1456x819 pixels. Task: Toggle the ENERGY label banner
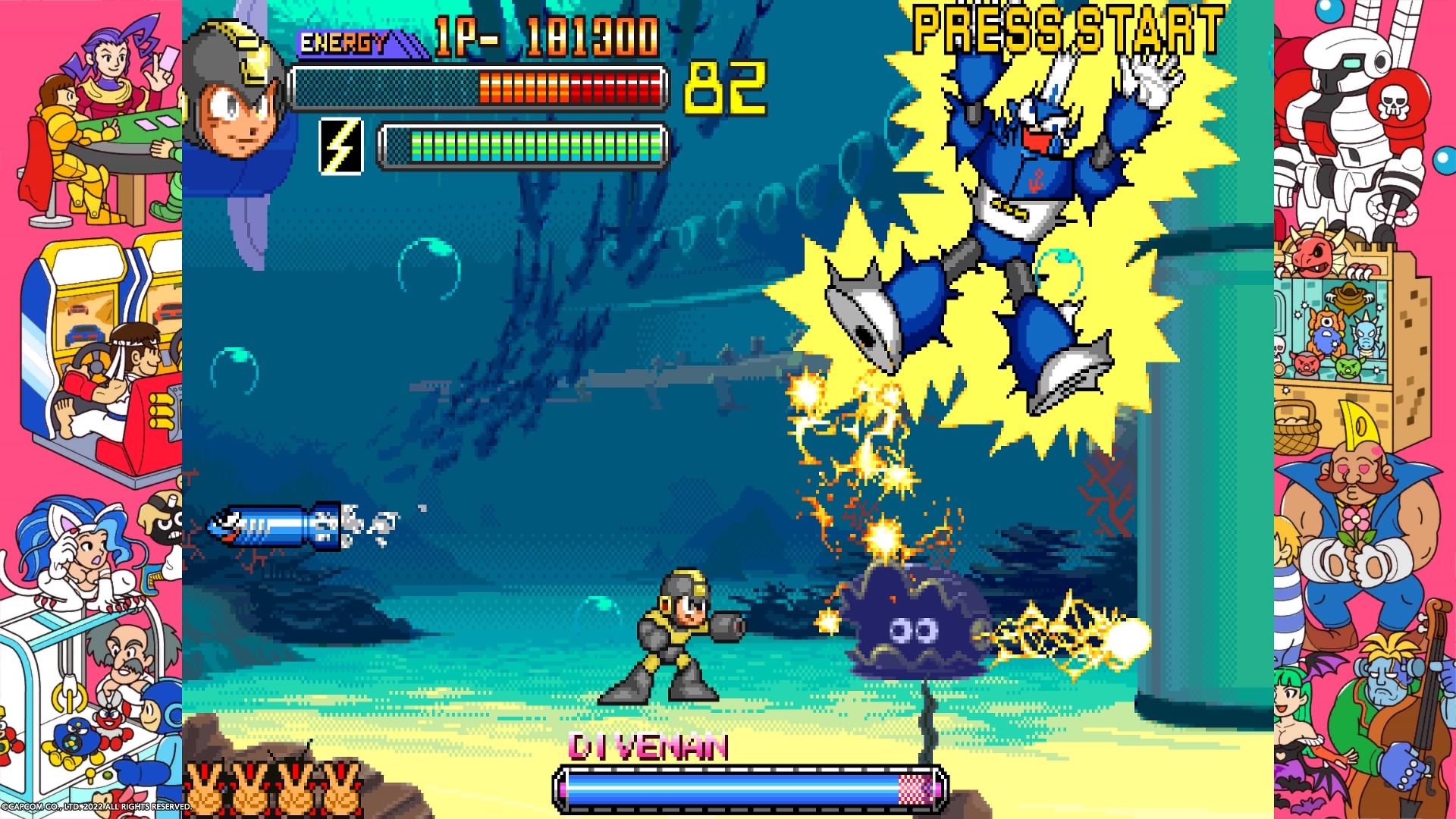(345, 44)
